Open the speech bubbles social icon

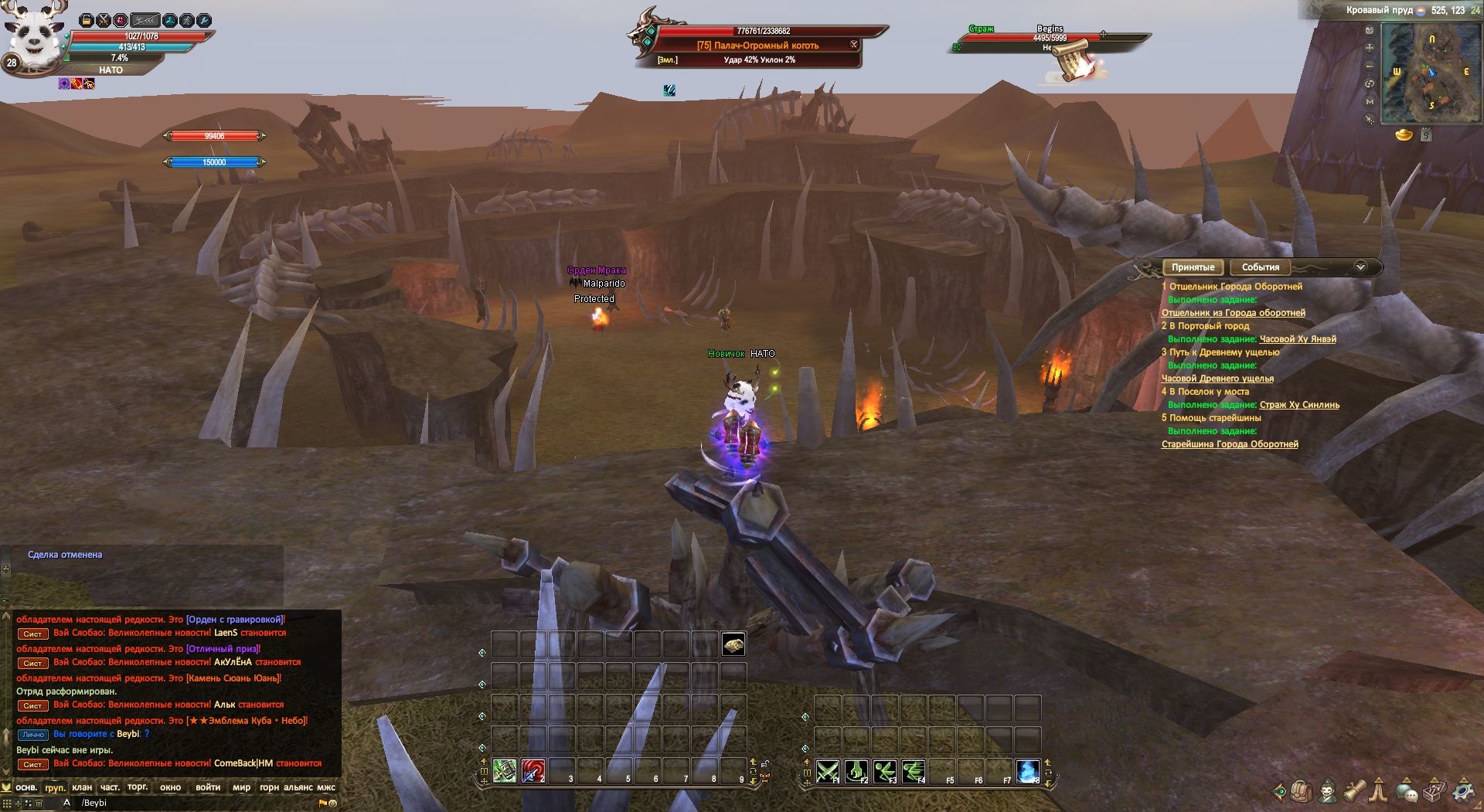pos(1407,791)
